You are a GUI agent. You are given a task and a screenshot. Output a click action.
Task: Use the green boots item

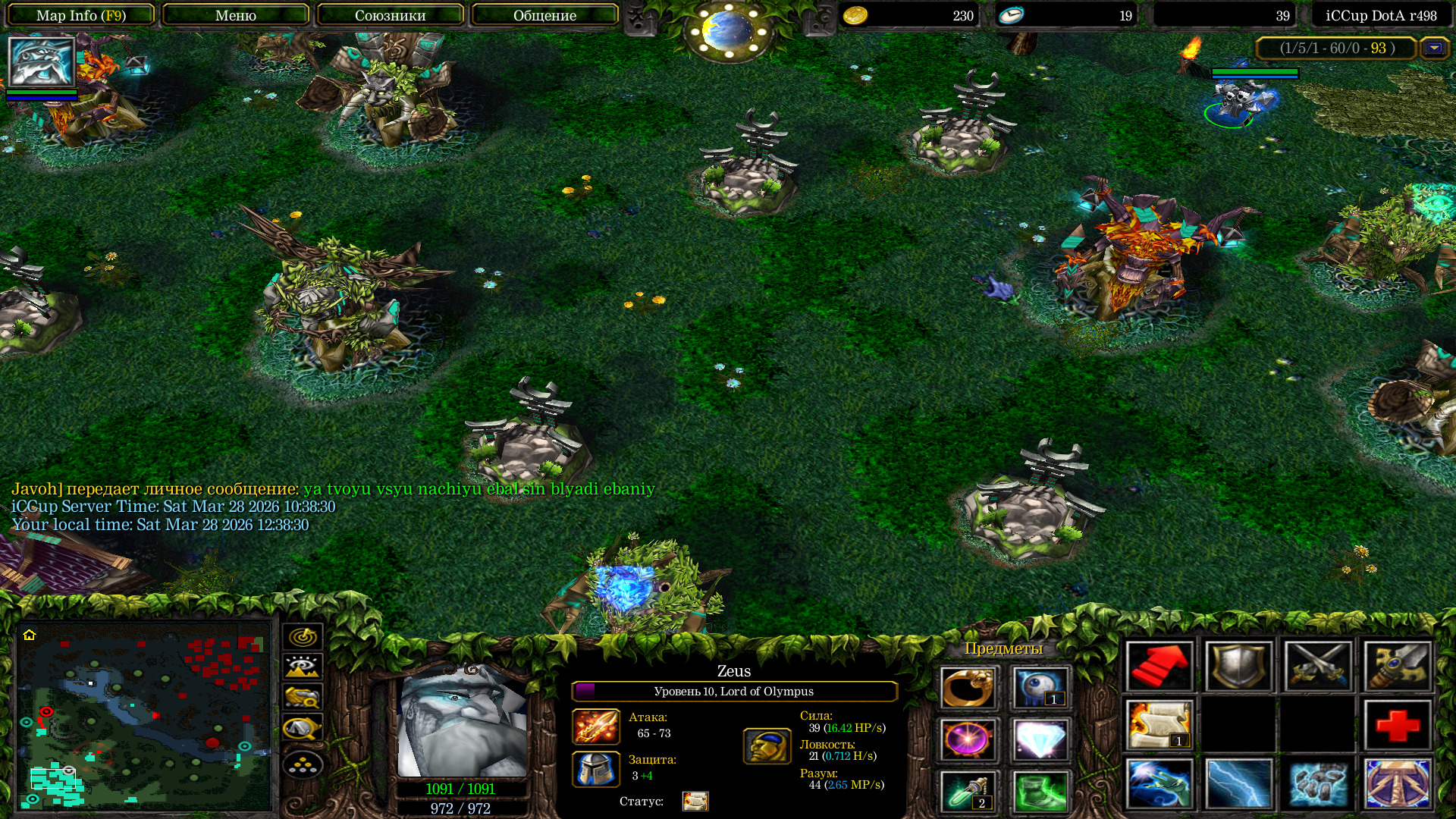tap(1040, 791)
